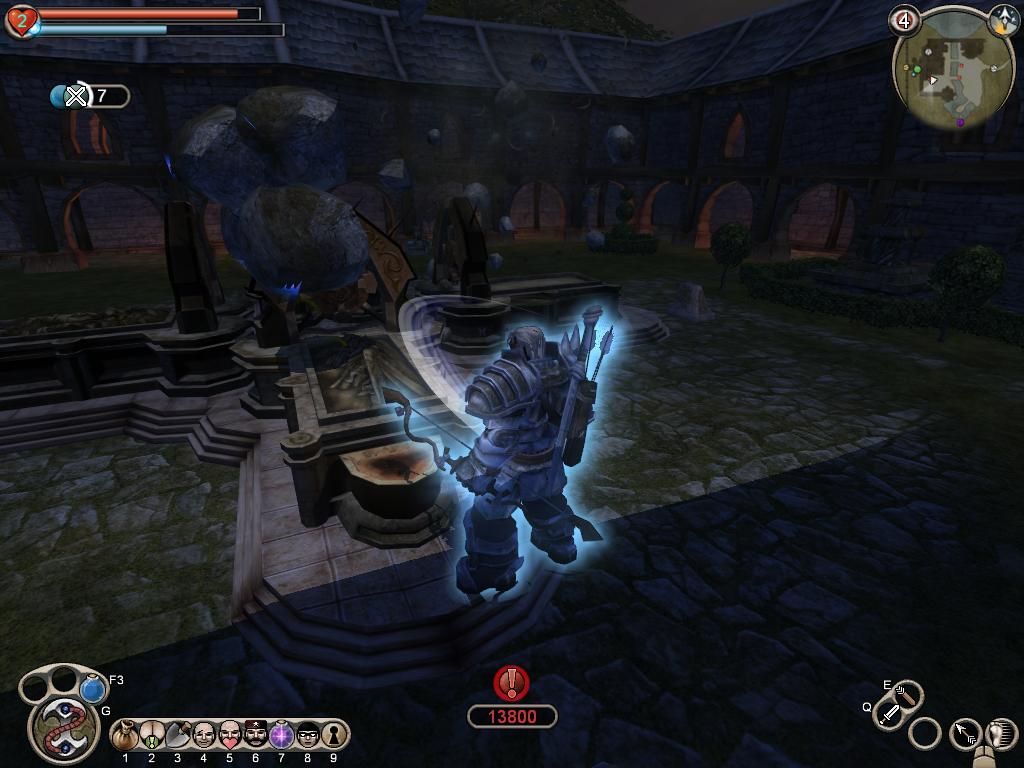The image size is (1024, 768).
Task: Click the red exclamation alert icon
Action: tap(512, 683)
